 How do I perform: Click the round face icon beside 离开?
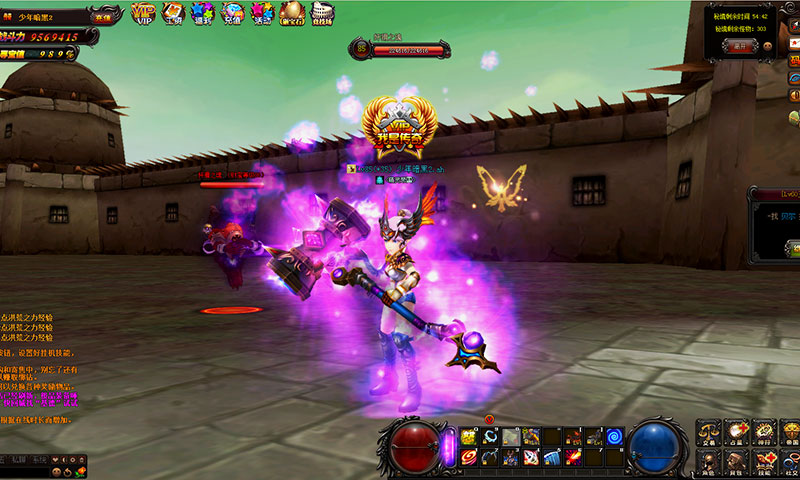(x=768, y=45)
